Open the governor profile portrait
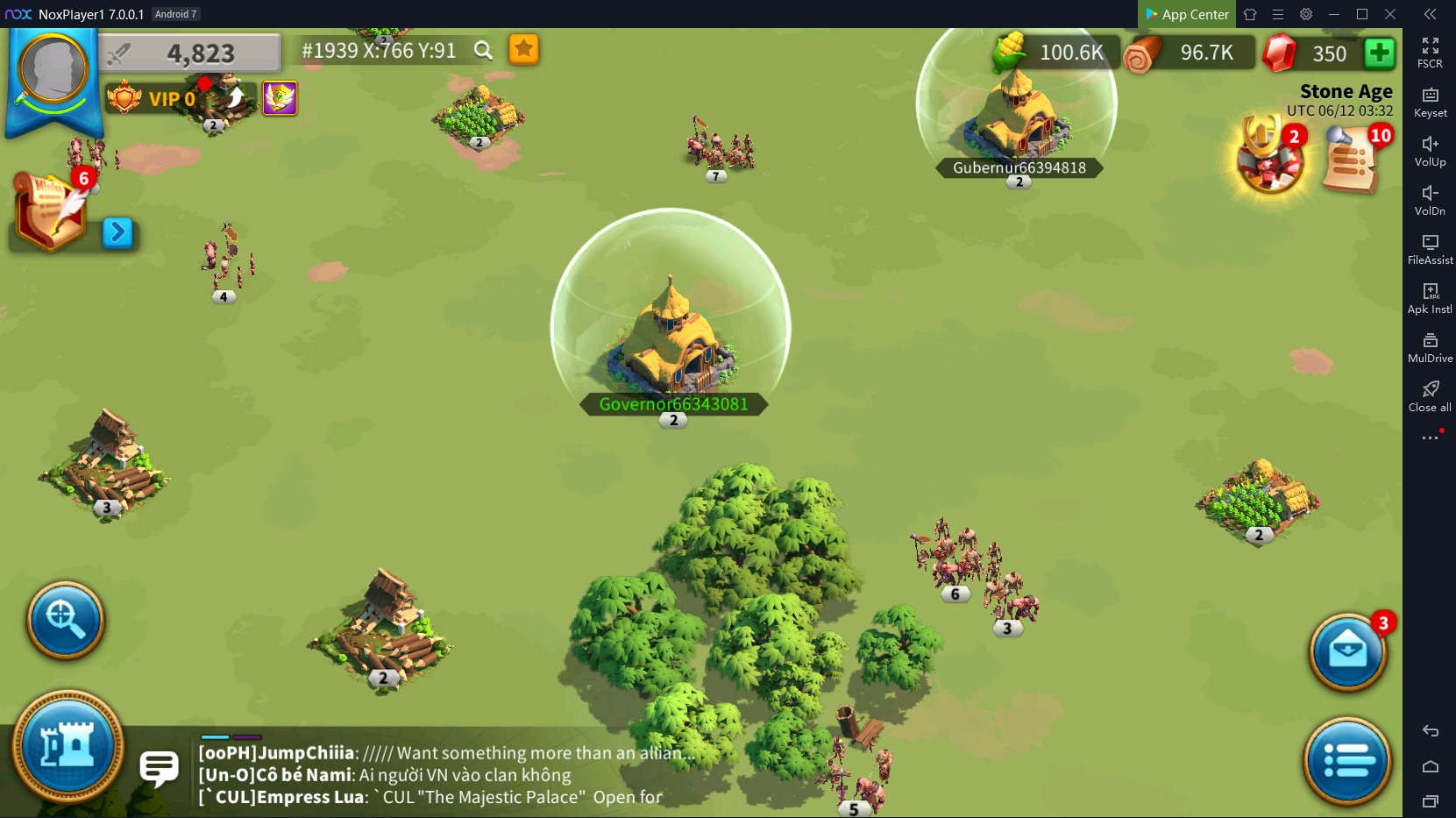 tap(53, 70)
